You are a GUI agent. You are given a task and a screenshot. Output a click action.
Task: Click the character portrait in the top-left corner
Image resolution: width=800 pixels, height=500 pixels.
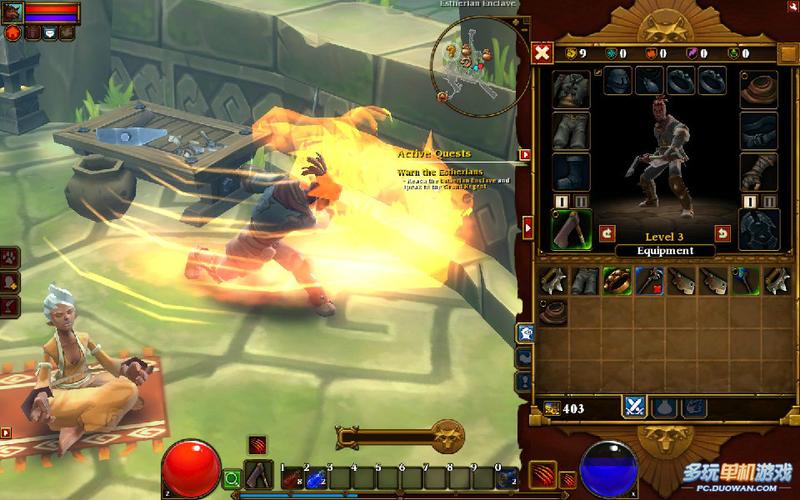[11, 11]
